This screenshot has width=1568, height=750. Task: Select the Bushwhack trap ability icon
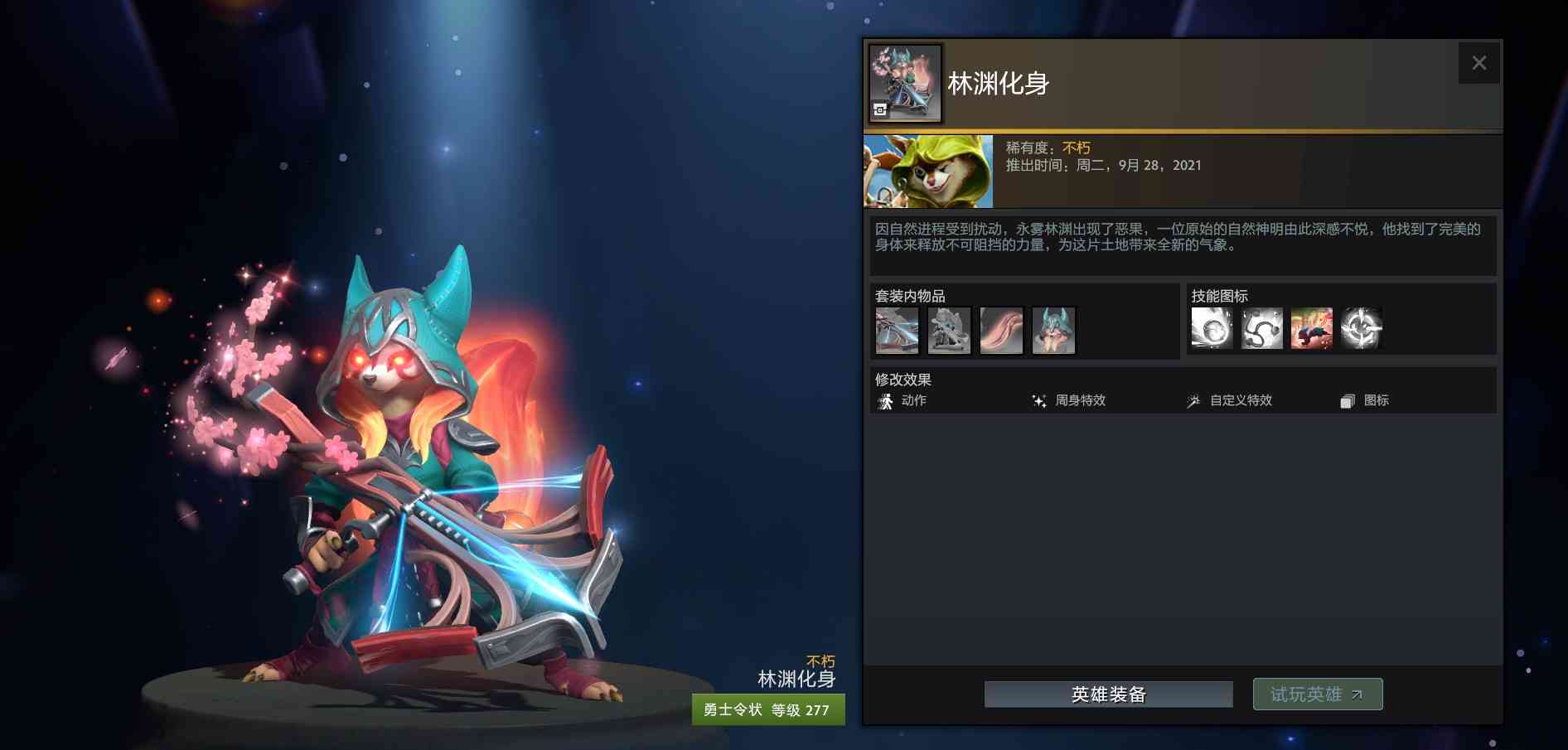(x=1261, y=328)
